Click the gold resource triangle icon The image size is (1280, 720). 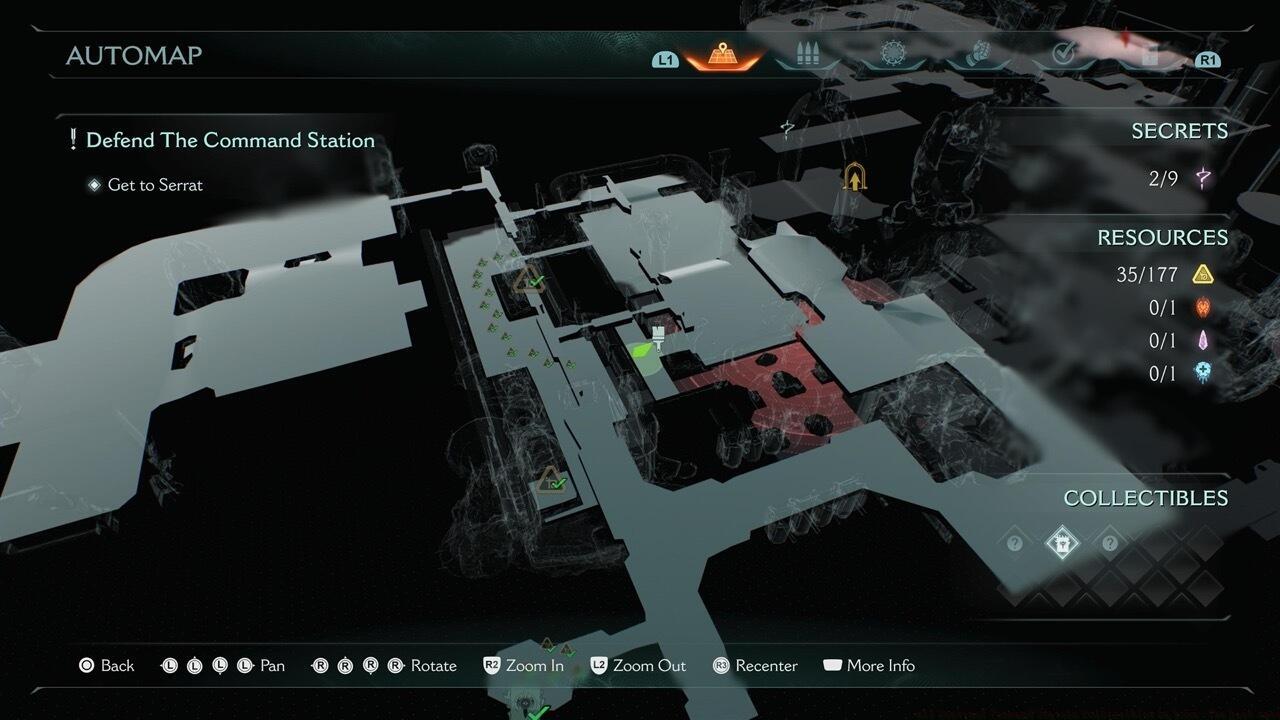click(1203, 274)
